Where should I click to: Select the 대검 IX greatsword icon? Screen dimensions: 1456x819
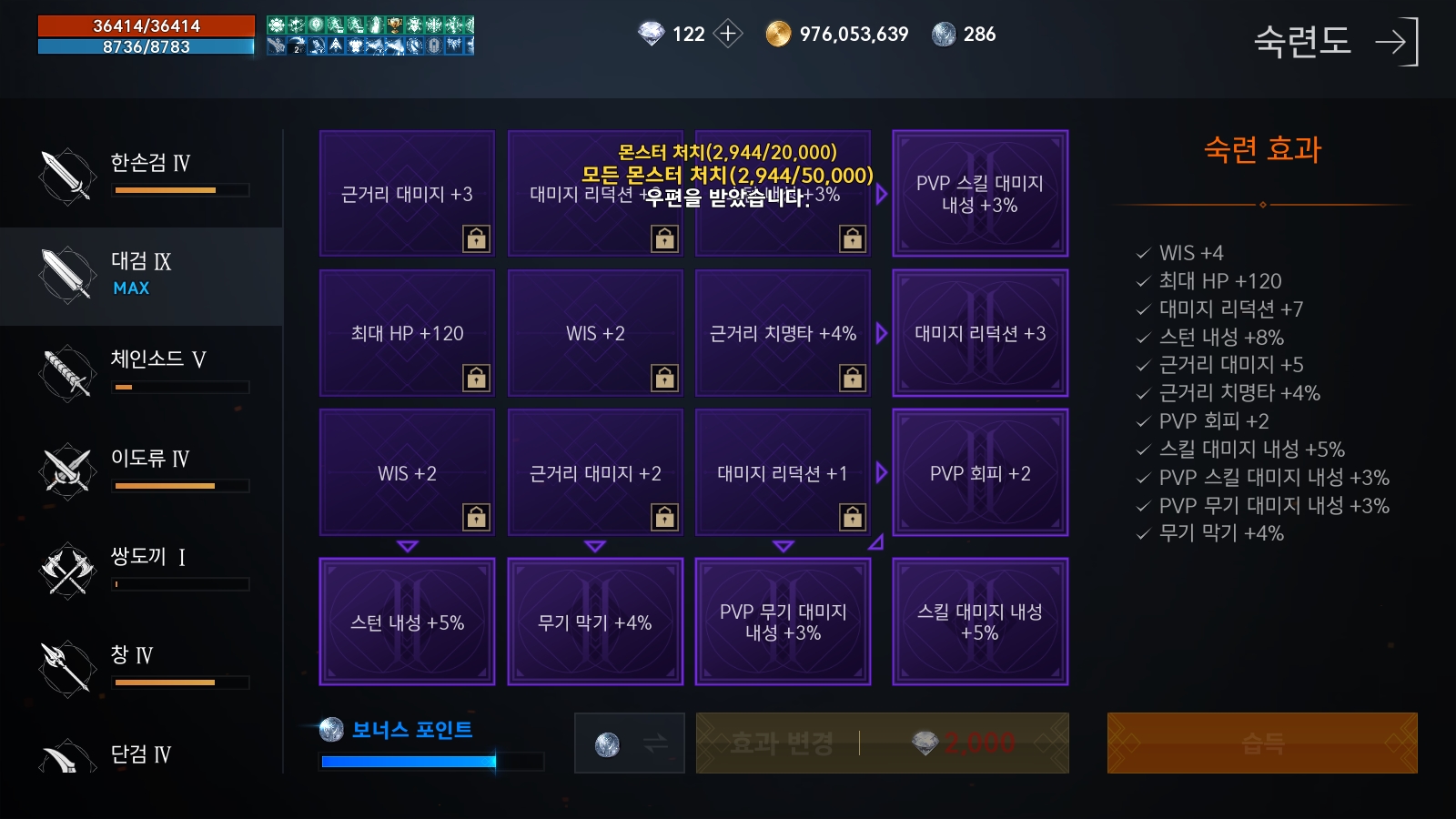tap(64, 273)
